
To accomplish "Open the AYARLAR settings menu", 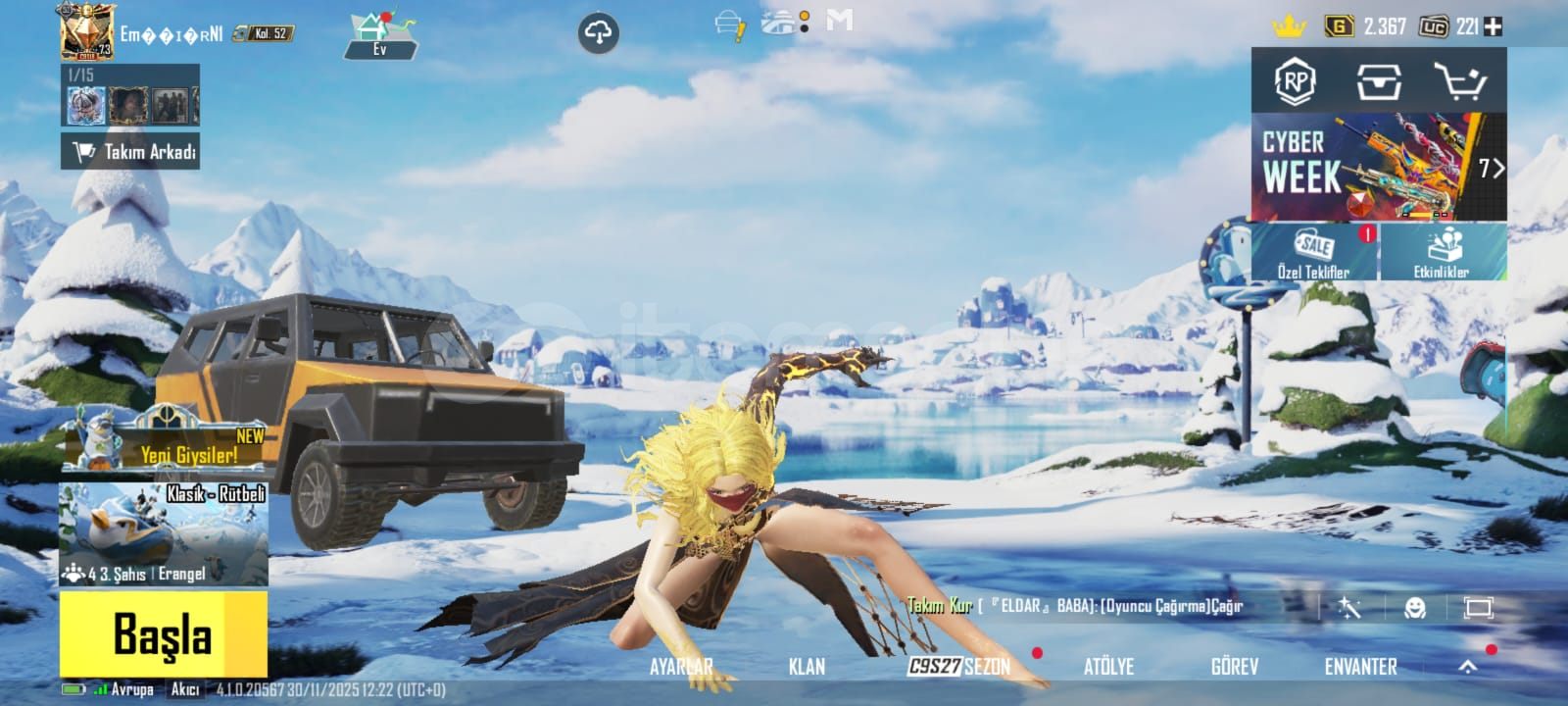I will (681, 667).
